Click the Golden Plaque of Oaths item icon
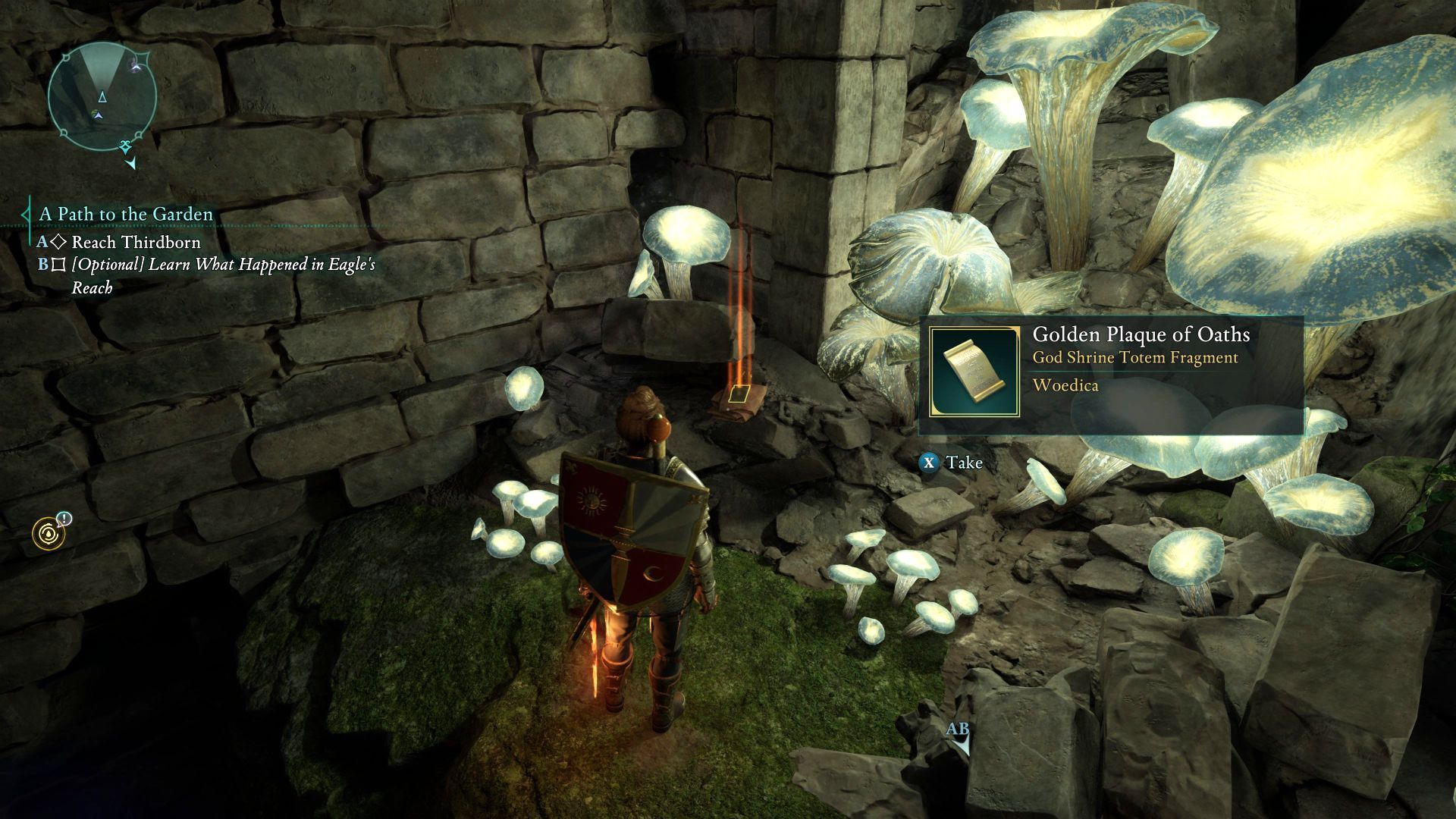The width and height of the screenshot is (1456, 819). coord(974,372)
